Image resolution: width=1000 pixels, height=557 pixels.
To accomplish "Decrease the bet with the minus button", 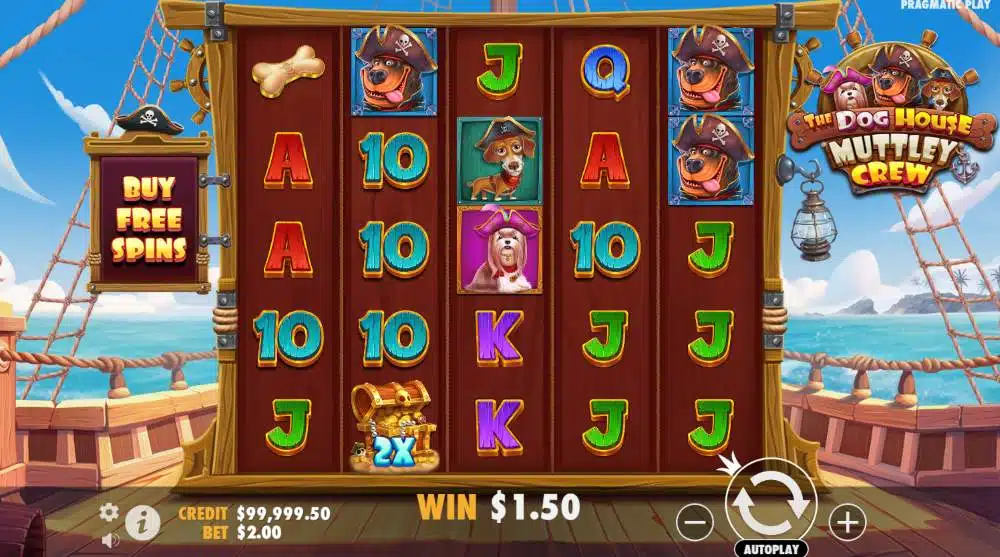I will [x=694, y=520].
